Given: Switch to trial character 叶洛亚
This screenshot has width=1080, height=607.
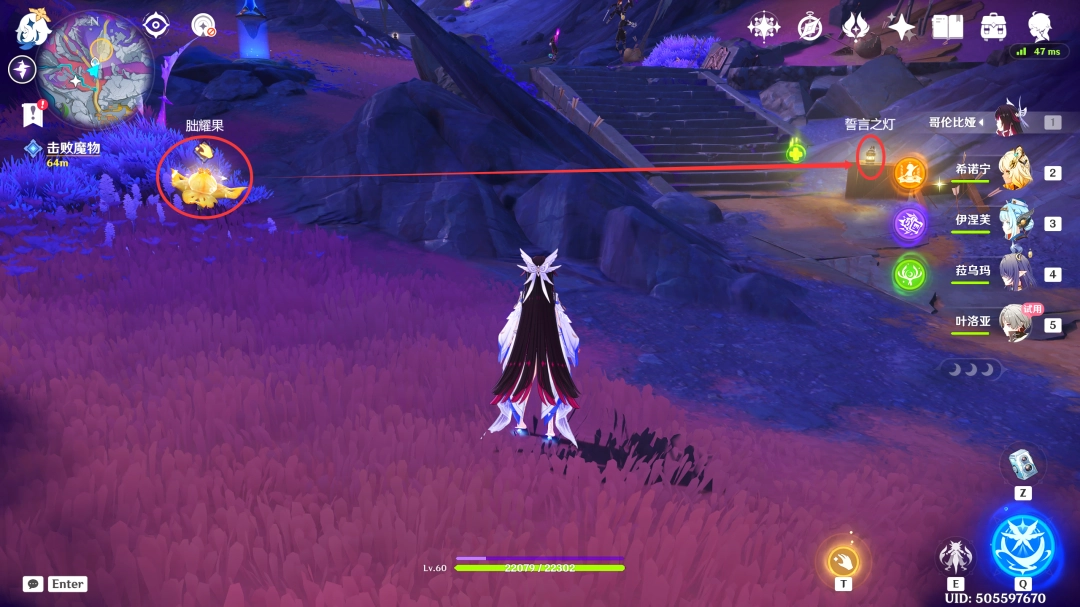Looking at the screenshot, I should pyautogui.click(x=1012, y=323).
